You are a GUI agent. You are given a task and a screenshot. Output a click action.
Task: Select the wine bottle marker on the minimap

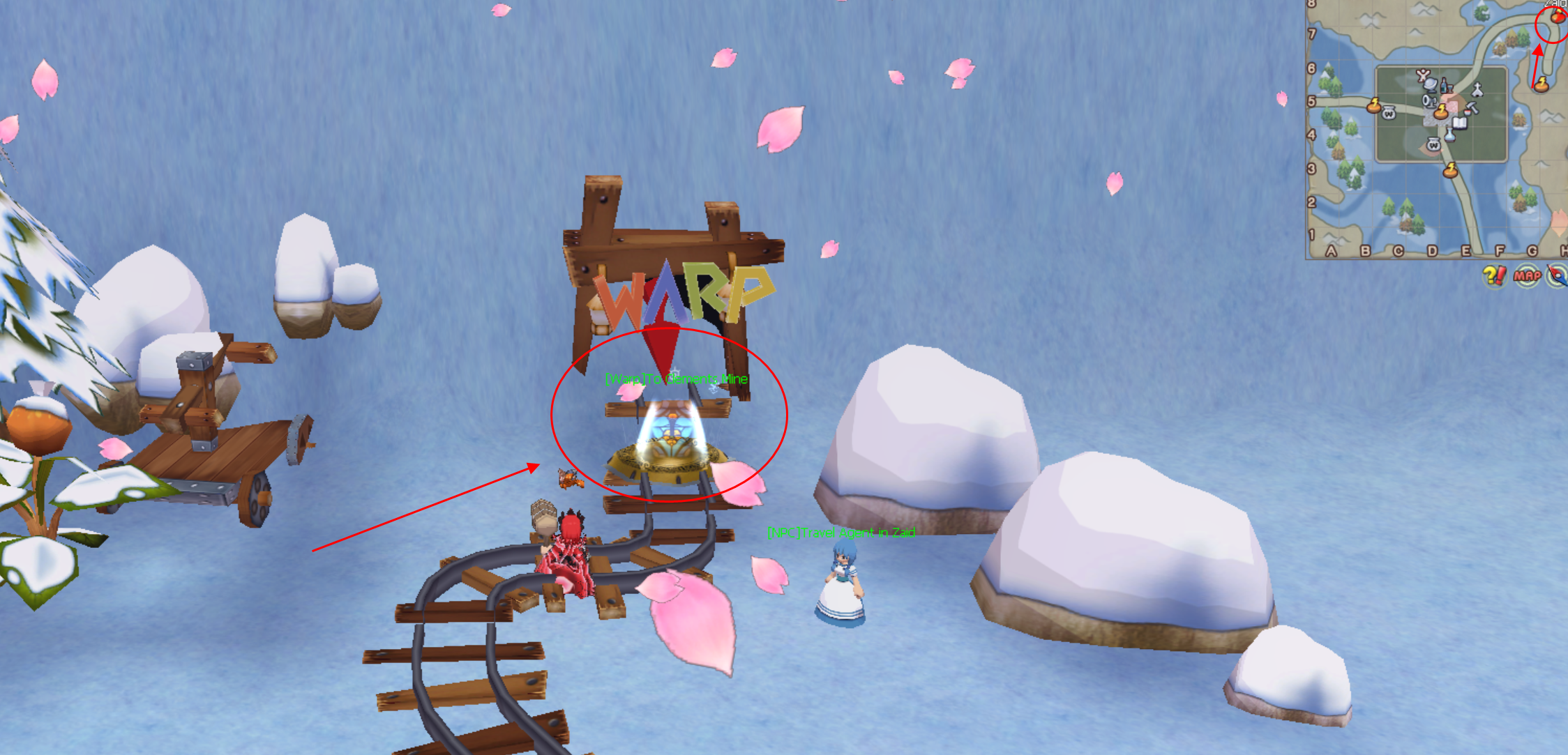coord(1443,86)
